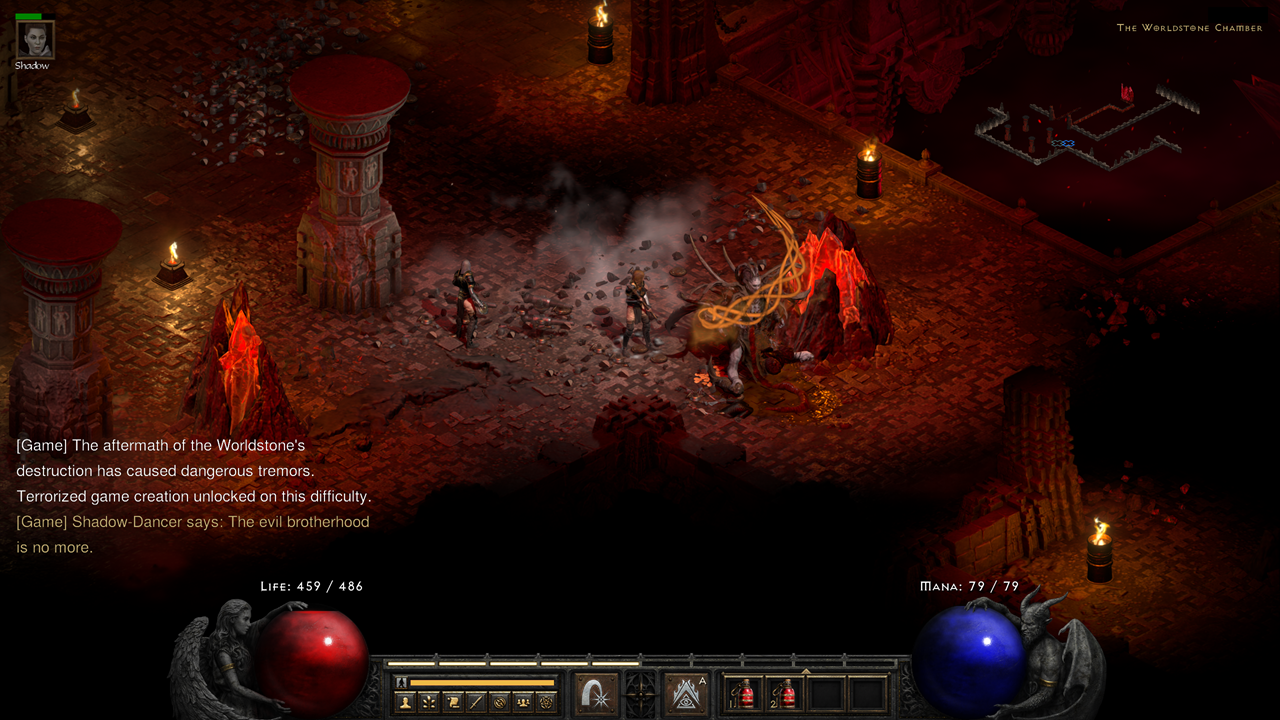The width and height of the screenshot is (1280, 720).
Task: Open the message log icon
Action: click(501, 699)
